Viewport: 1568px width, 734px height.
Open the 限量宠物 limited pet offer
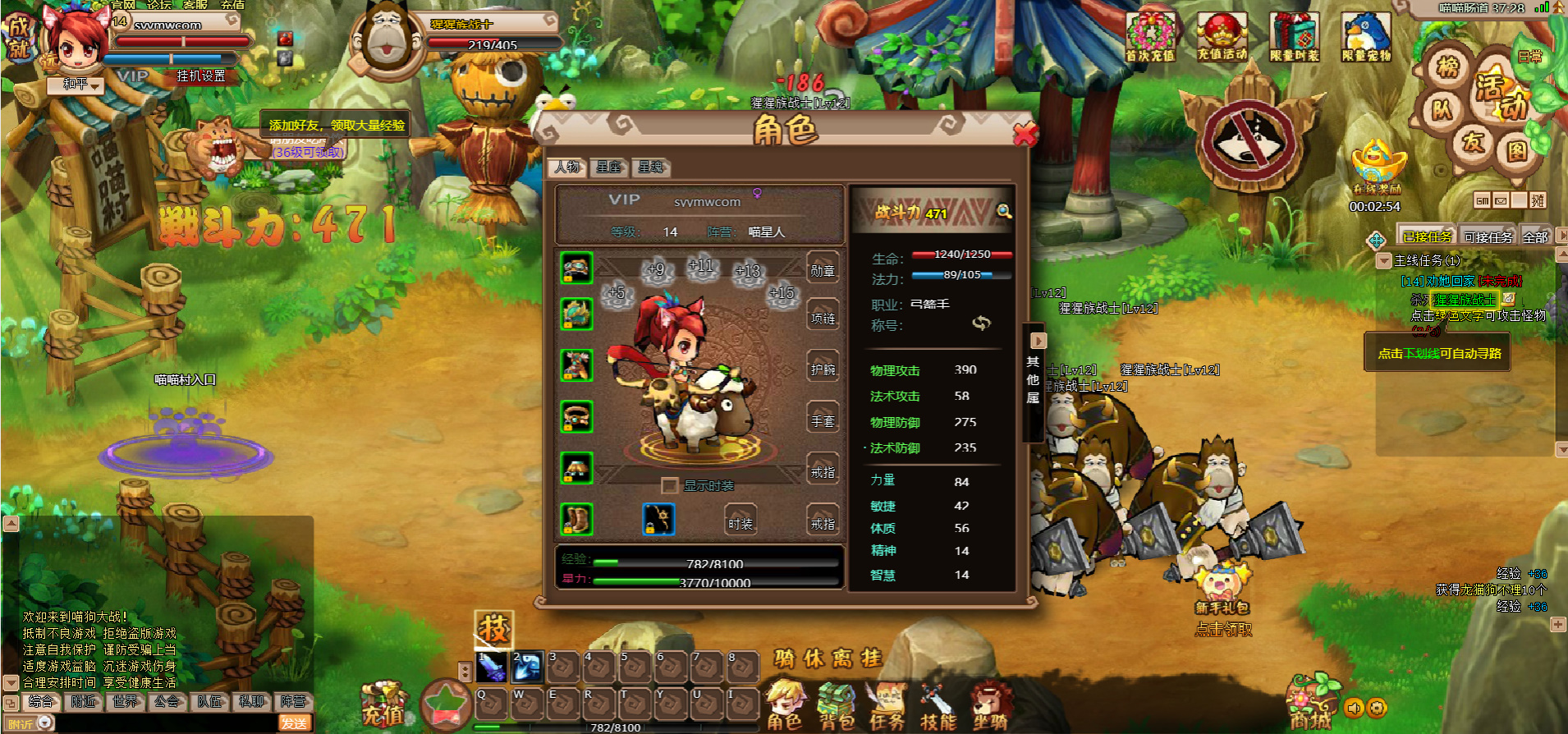coord(1366,38)
